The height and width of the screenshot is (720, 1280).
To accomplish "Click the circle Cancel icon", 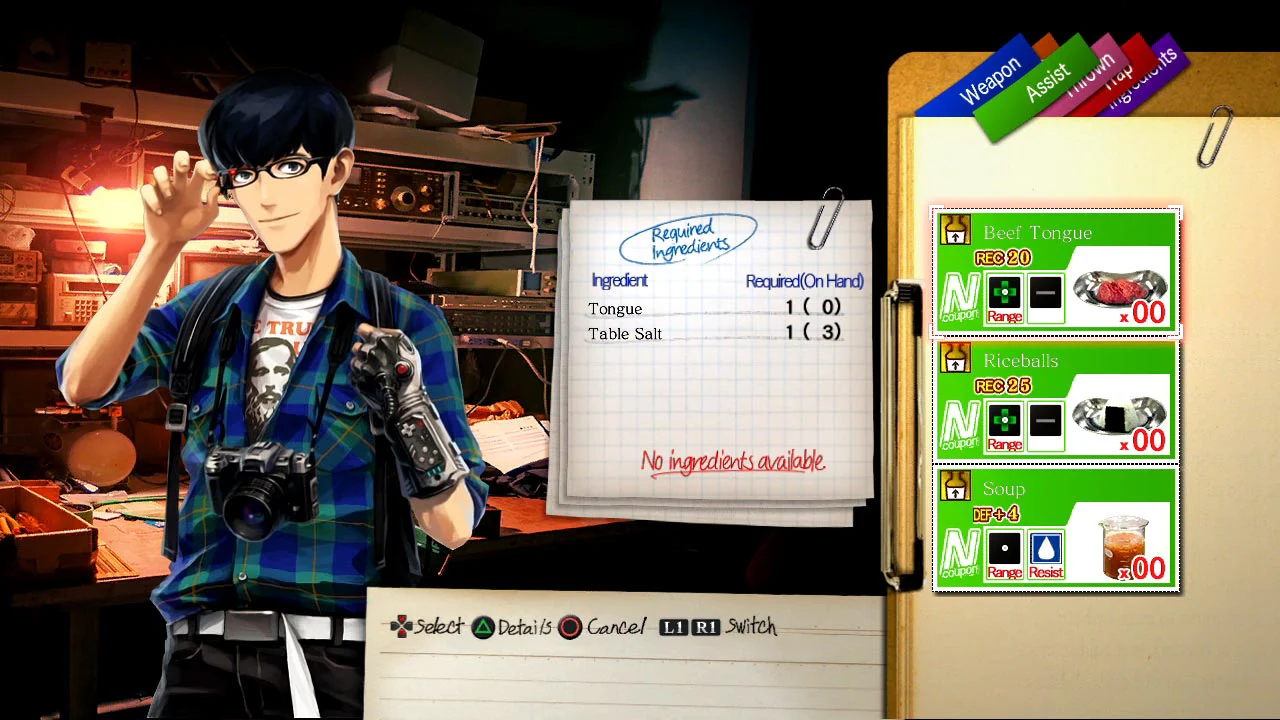I will 570,627.
